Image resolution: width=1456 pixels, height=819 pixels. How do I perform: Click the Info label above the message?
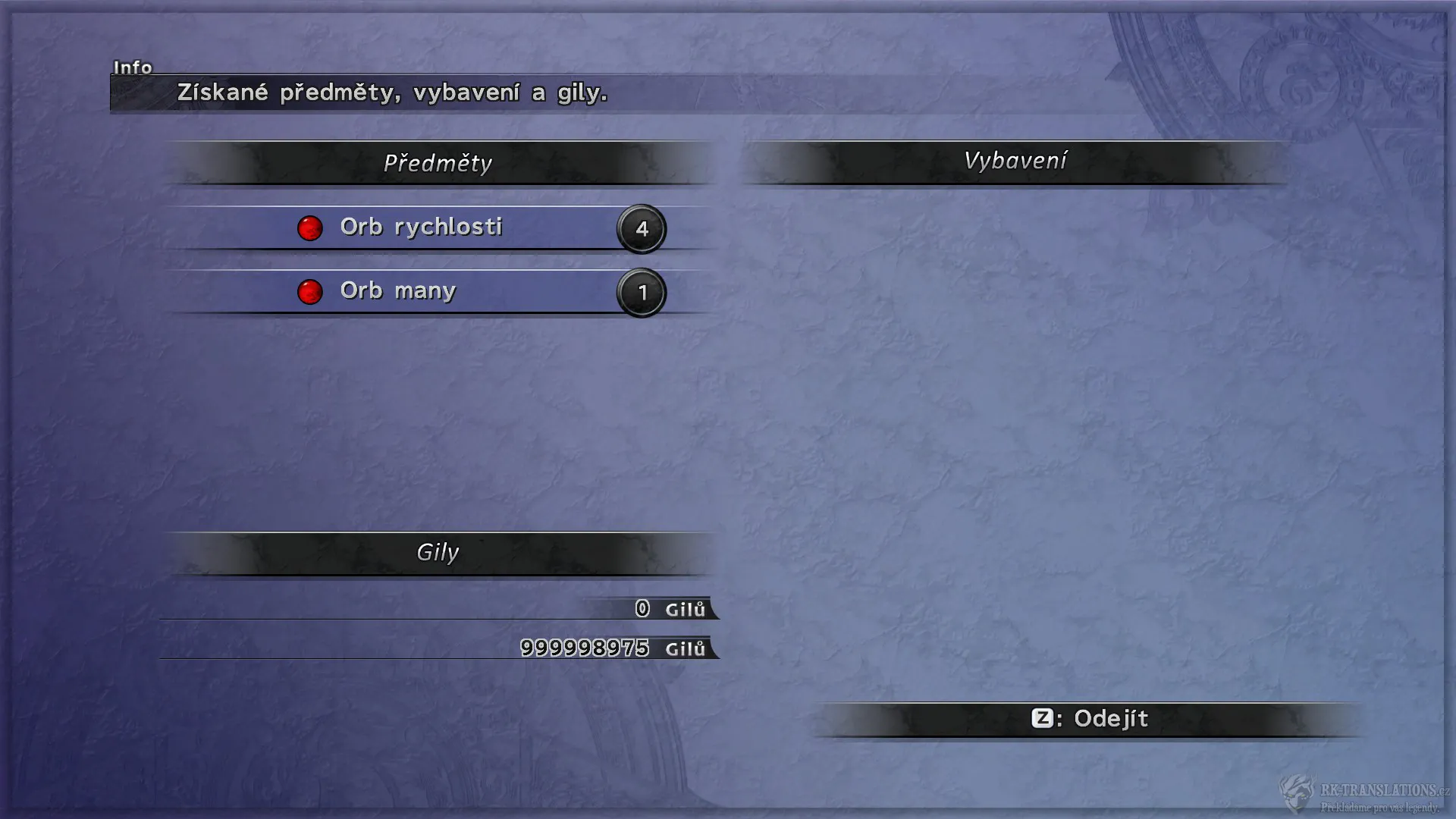click(133, 67)
